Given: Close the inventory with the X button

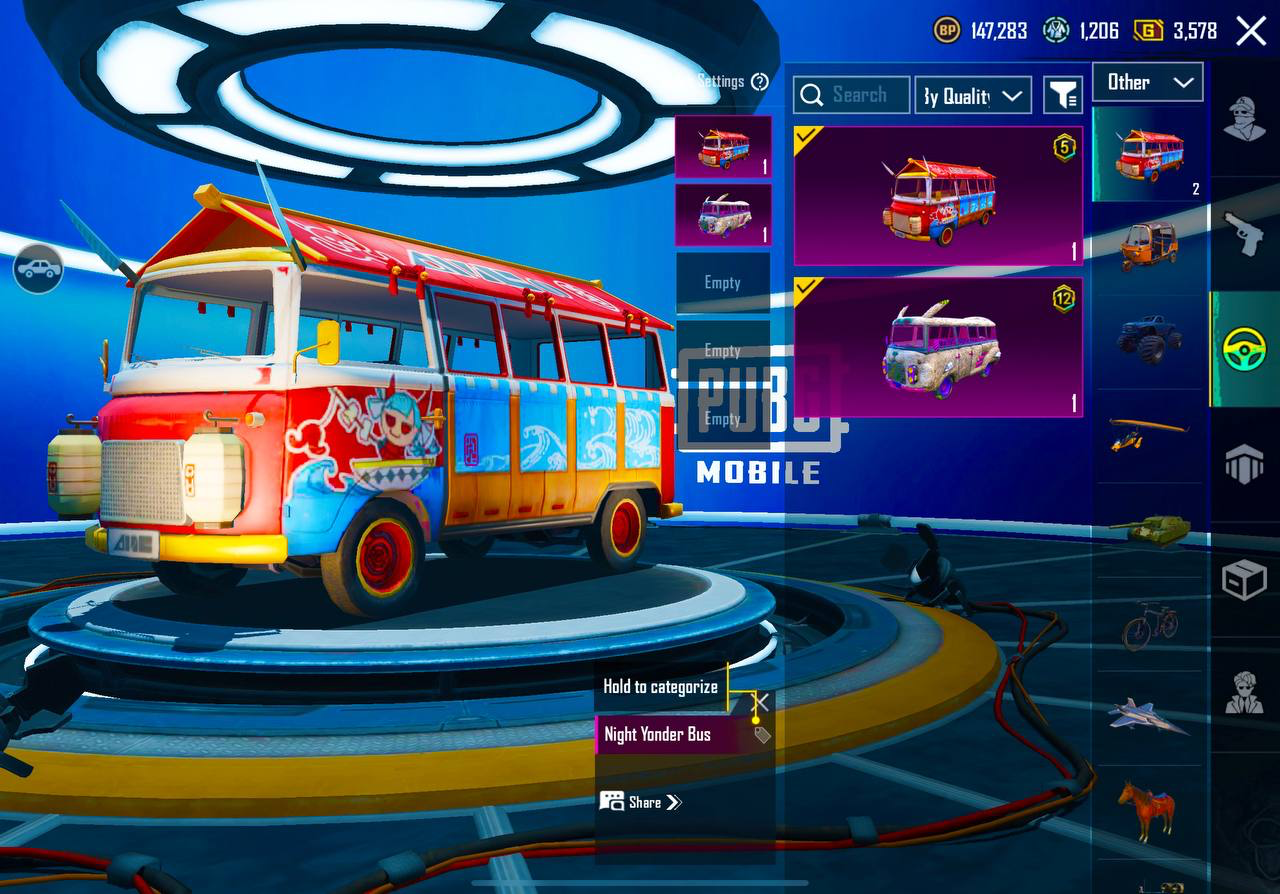Looking at the screenshot, I should [1251, 31].
